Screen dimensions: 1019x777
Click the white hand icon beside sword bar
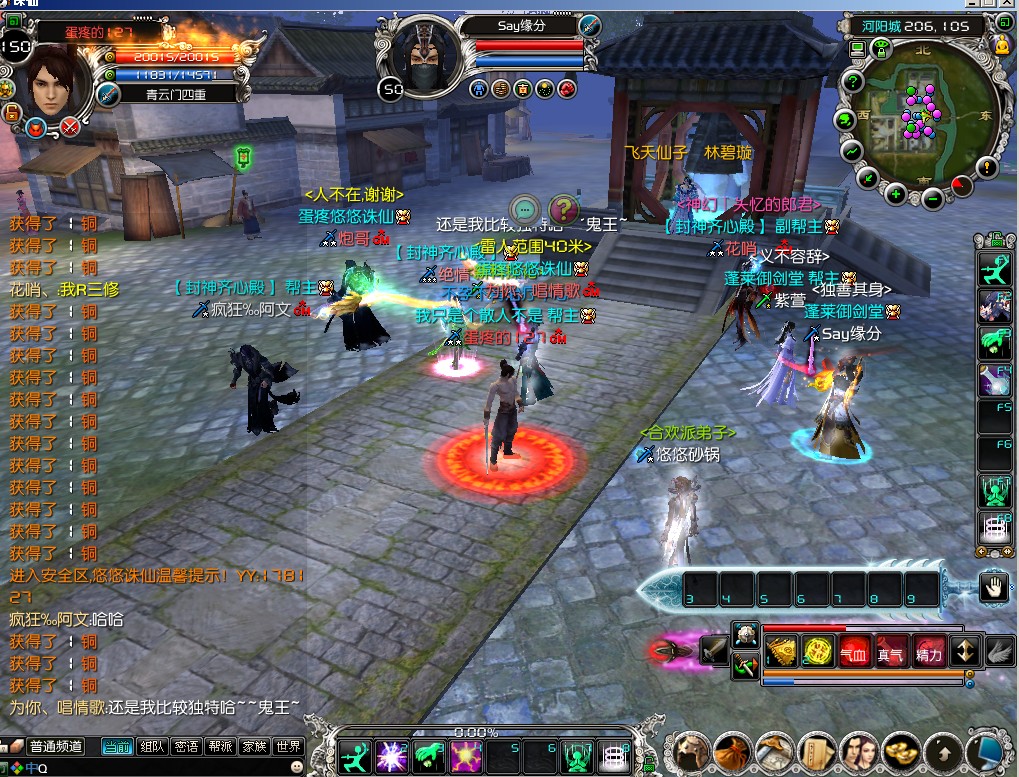click(993, 589)
